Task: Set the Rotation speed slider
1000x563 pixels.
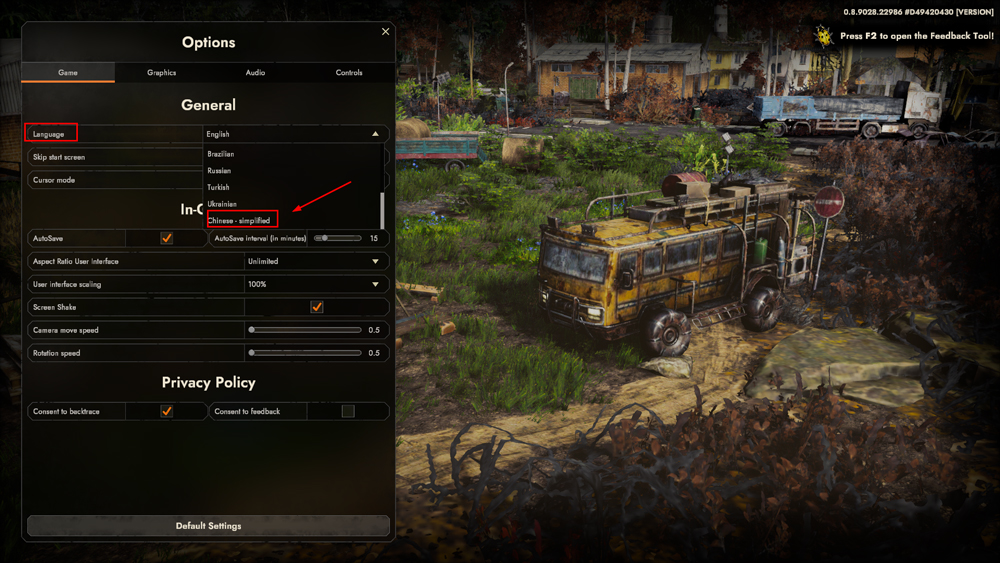Action: pos(306,353)
